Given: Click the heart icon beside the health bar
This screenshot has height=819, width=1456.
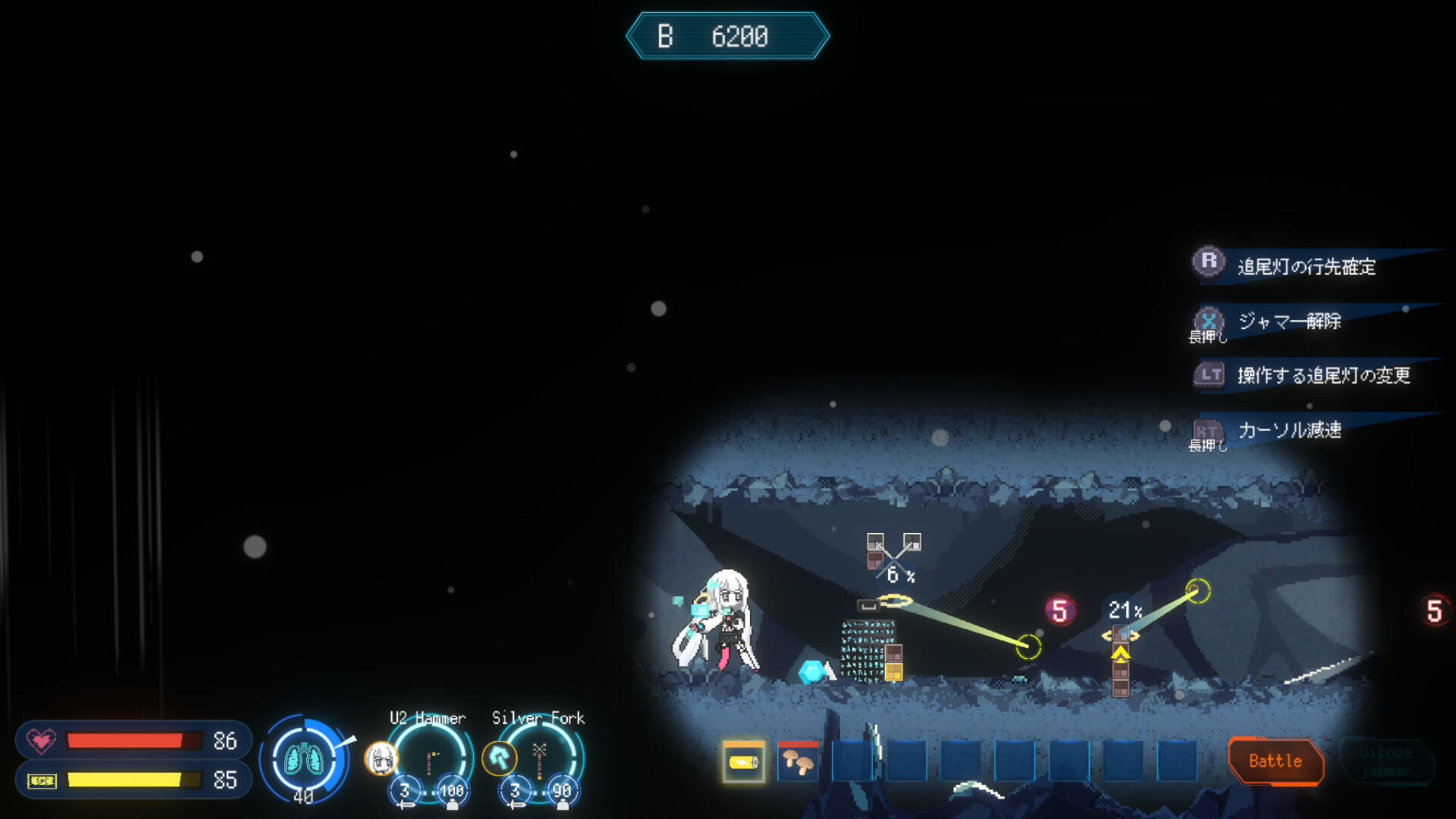Looking at the screenshot, I should pos(41,741).
